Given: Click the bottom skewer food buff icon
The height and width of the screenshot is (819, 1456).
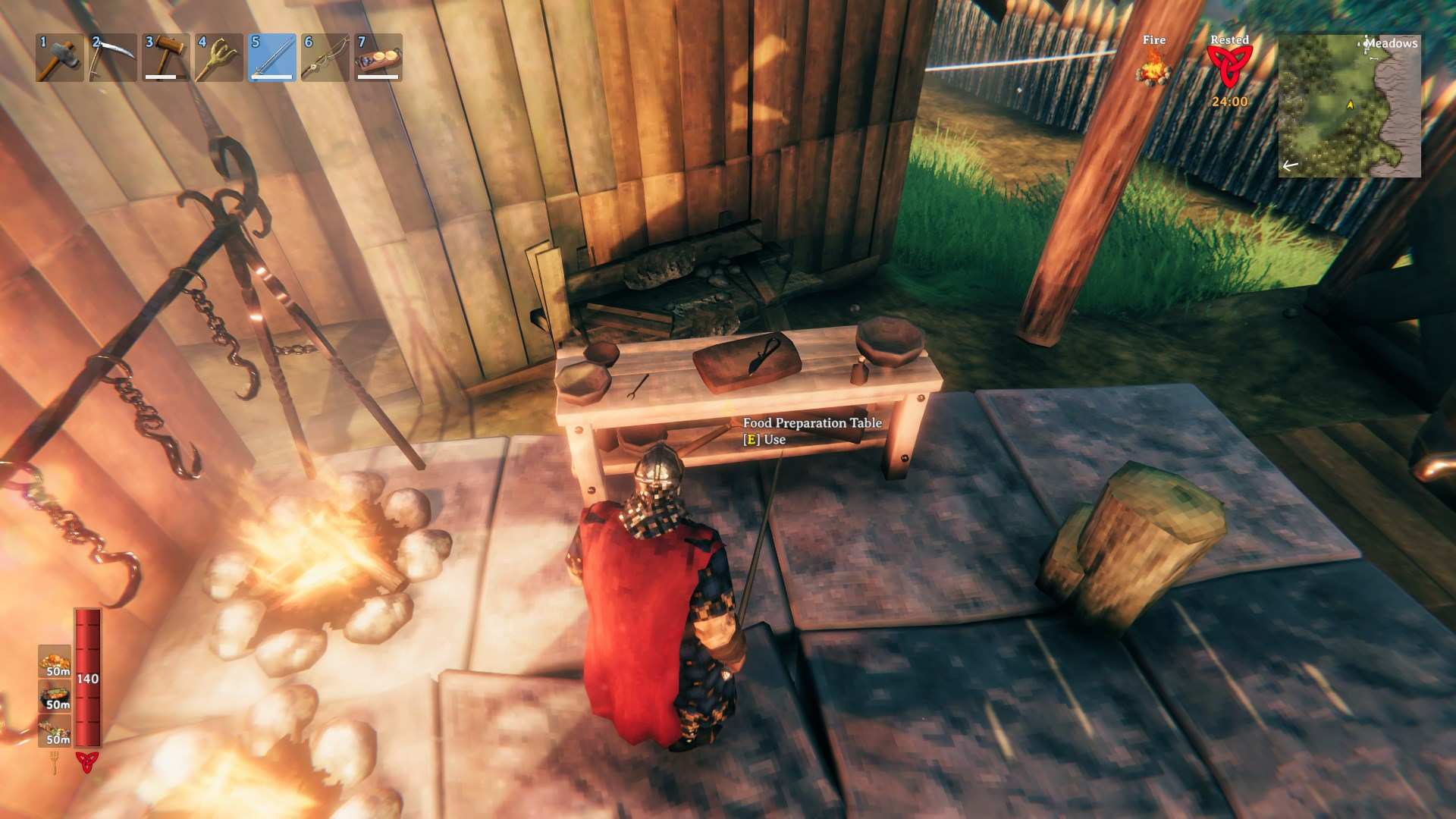Looking at the screenshot, I should tap(55, 731).
